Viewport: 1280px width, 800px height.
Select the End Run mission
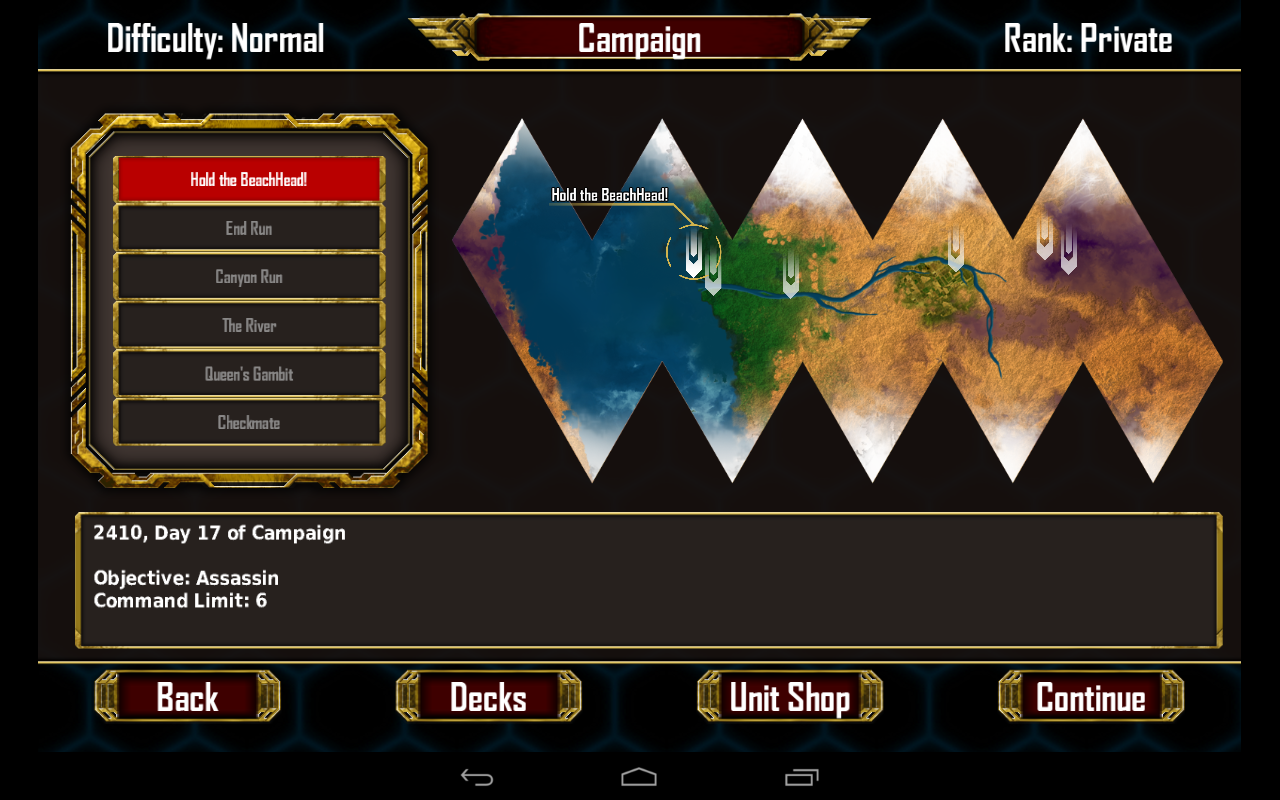pos(249,228)
